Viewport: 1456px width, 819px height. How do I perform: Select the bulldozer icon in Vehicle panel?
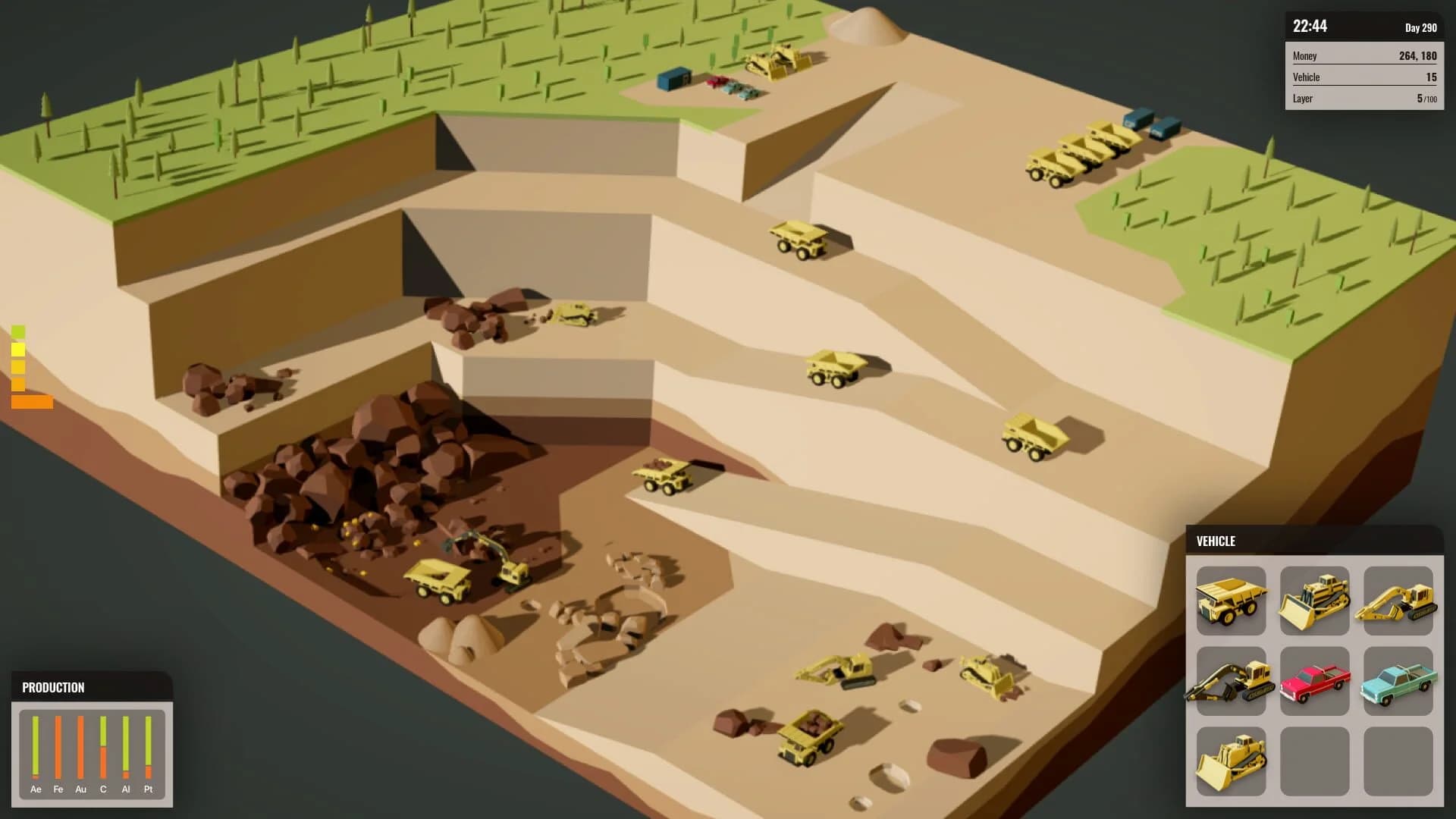(x=1314, y=601)
